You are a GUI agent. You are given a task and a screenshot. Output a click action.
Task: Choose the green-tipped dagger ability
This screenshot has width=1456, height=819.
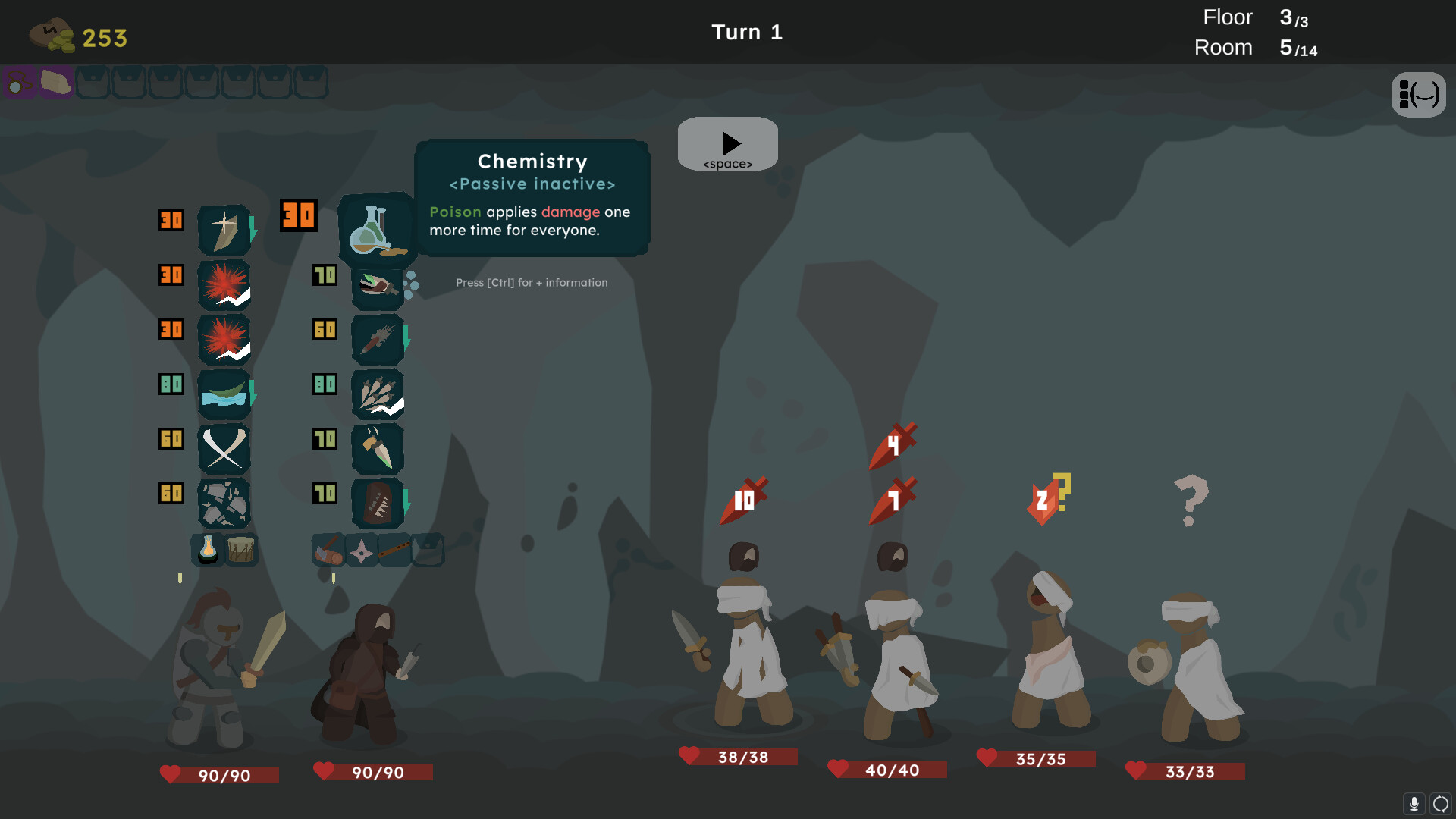coord(378,448)
